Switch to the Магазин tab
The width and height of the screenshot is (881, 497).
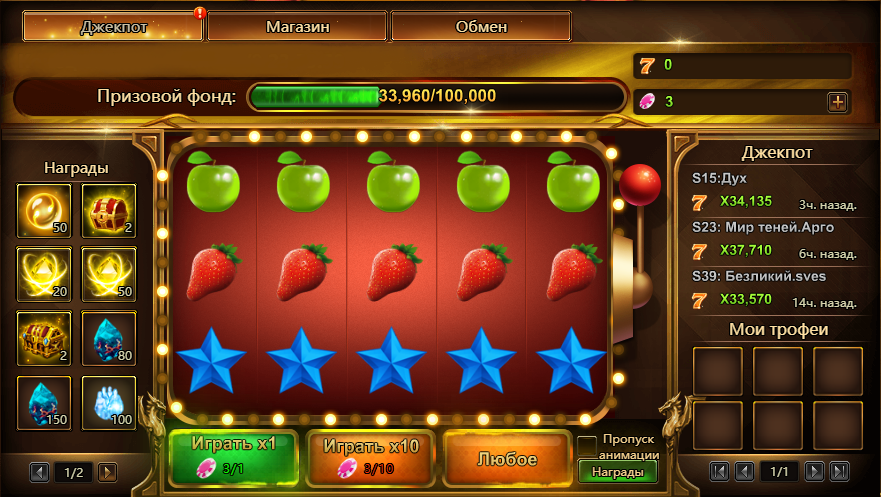tap(297, 27)
